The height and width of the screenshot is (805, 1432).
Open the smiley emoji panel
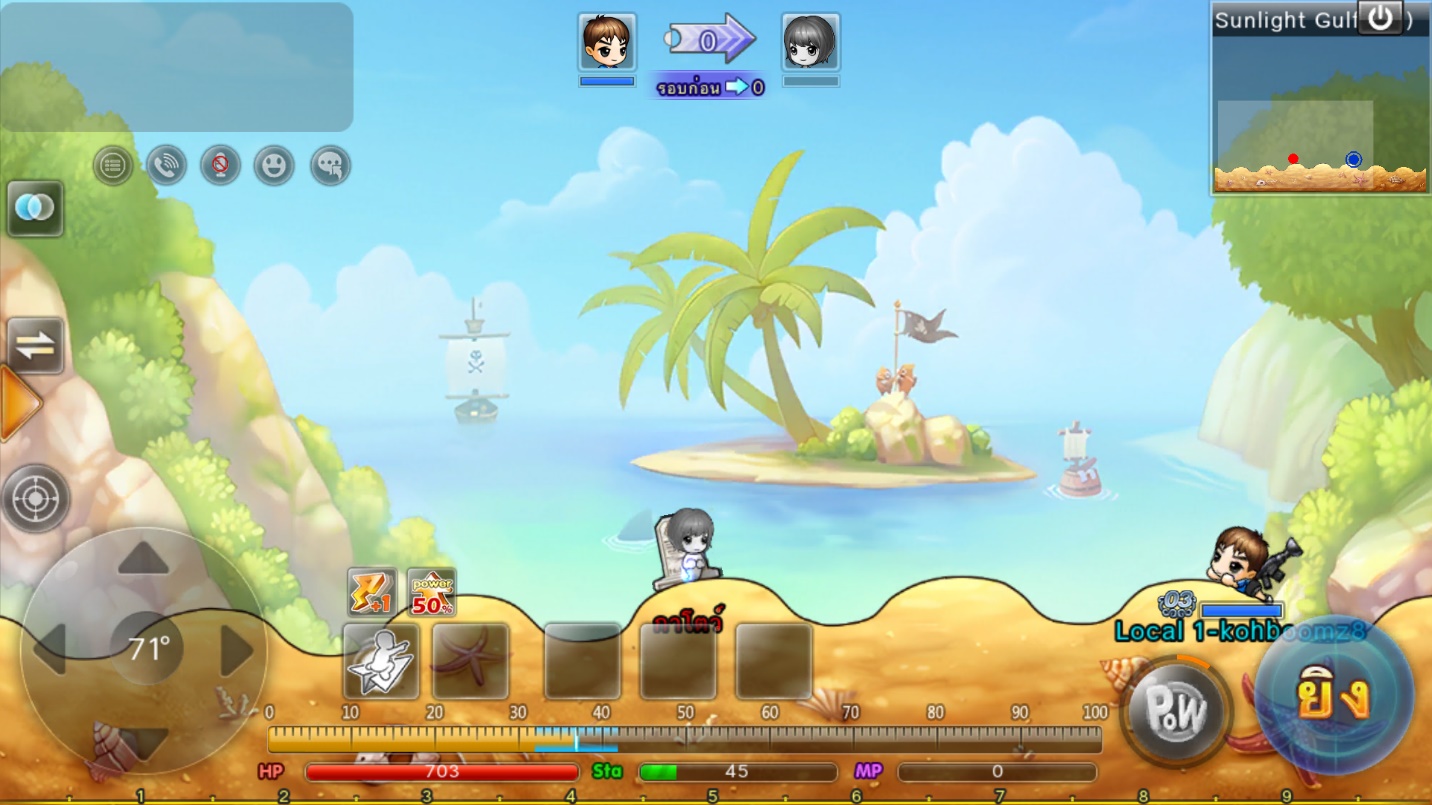tap(274, 165)
